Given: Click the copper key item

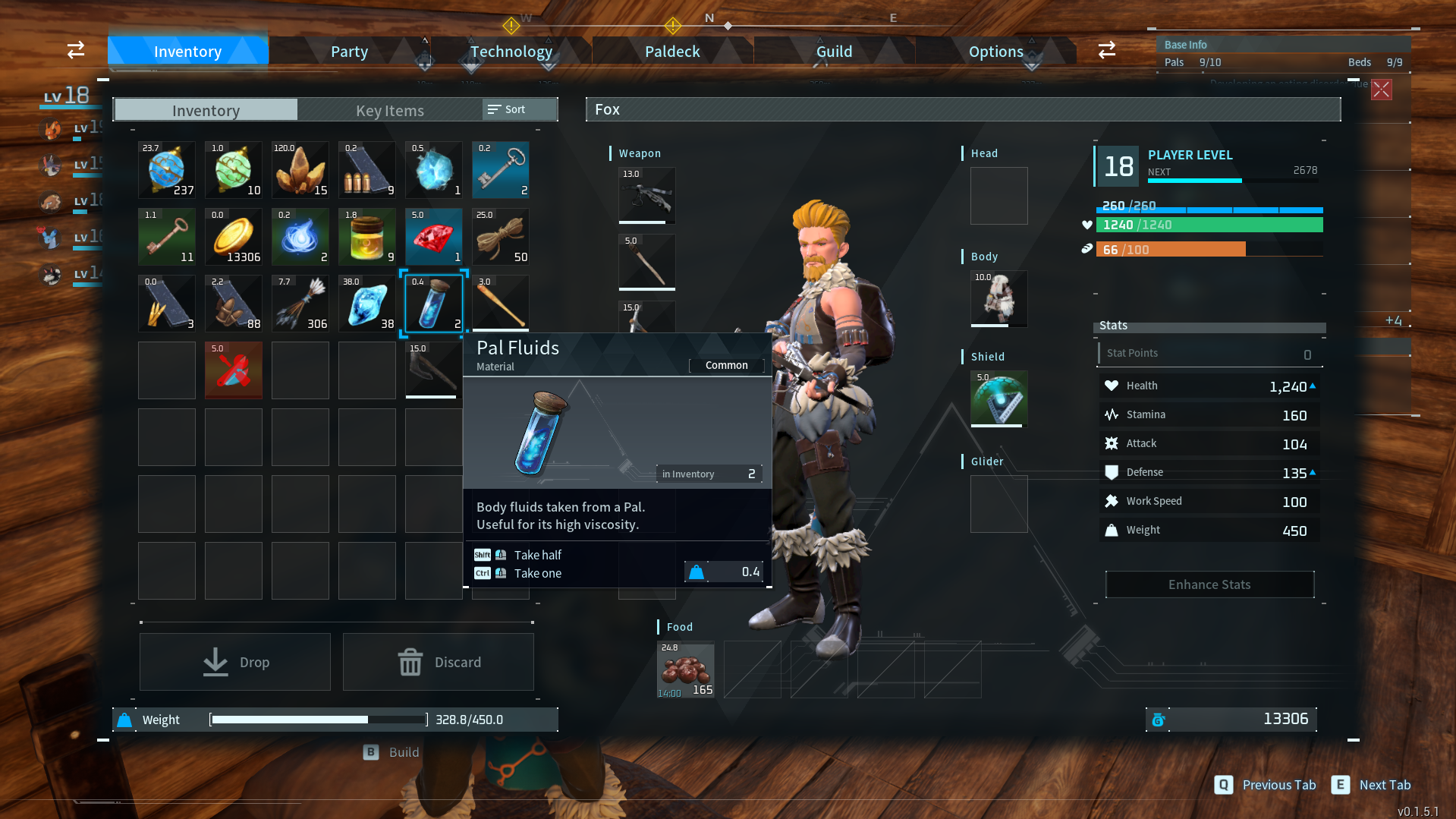Looking at the screenshot, I should [x=166, y=236].
